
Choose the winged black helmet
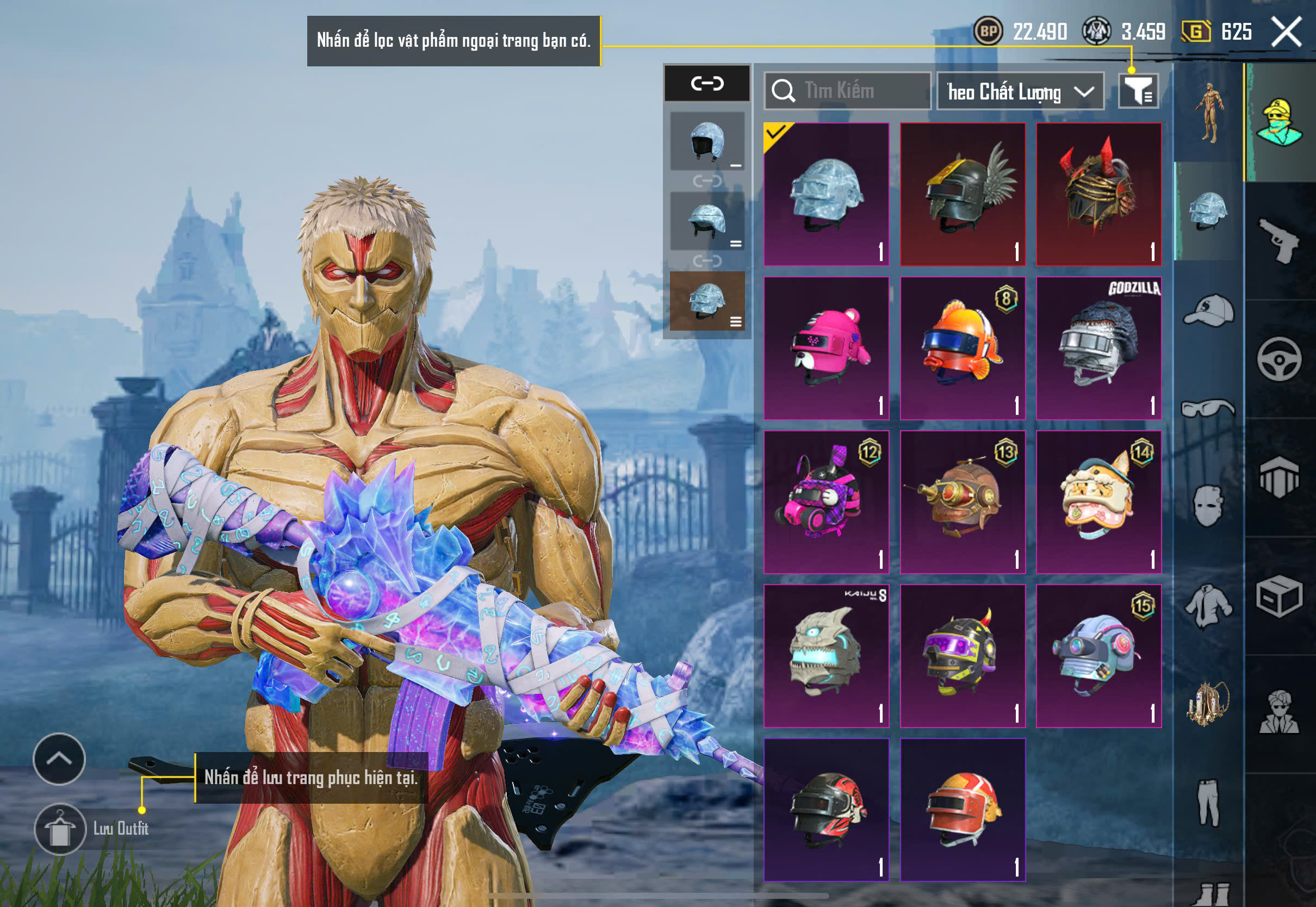pos(963,194)
